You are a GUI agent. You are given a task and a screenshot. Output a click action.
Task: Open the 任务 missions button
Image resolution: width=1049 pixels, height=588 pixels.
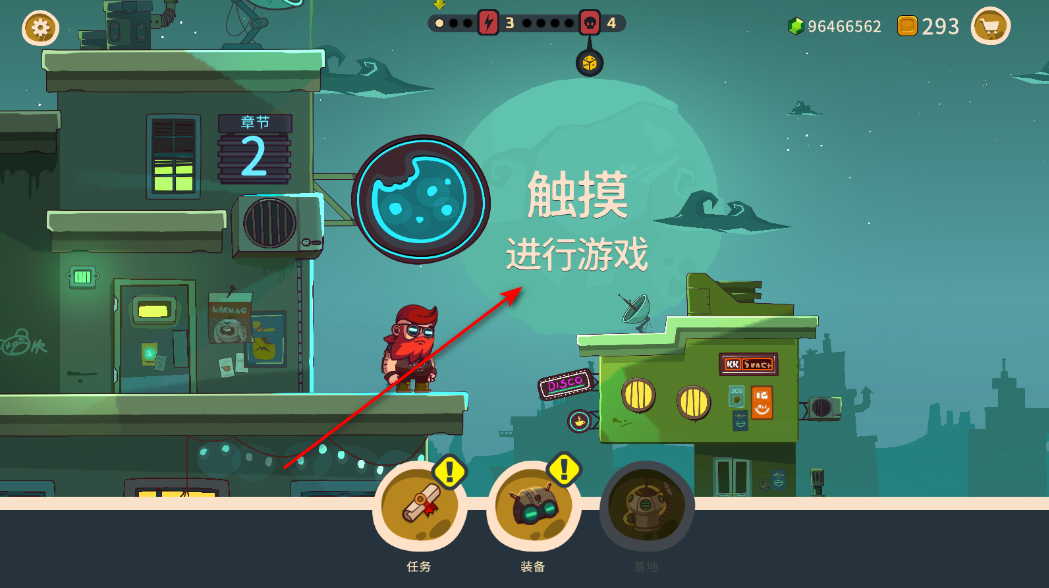pyautogui.click(x=419, y=507)
